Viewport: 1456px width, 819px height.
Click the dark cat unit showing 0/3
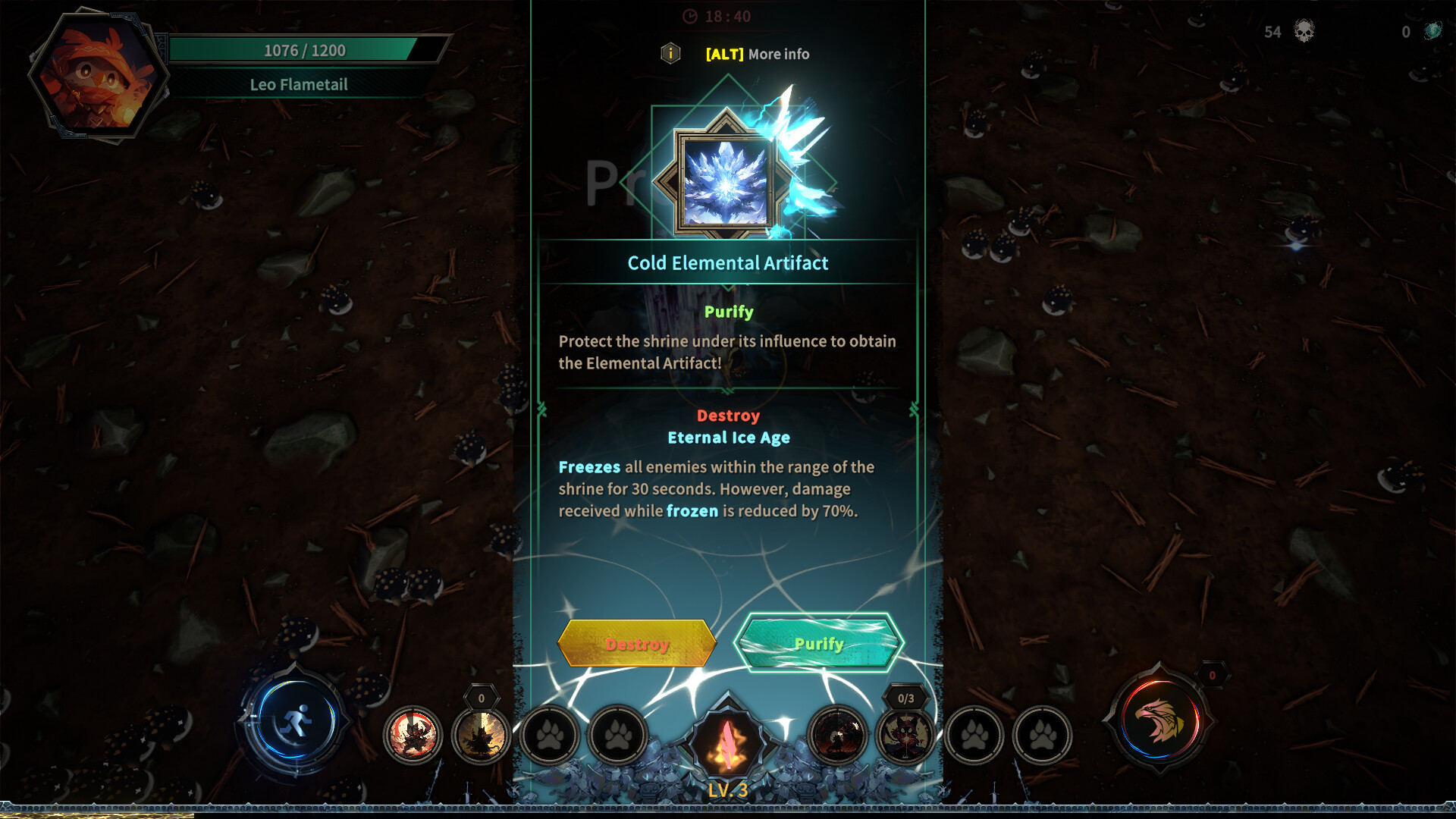point(907,735)
